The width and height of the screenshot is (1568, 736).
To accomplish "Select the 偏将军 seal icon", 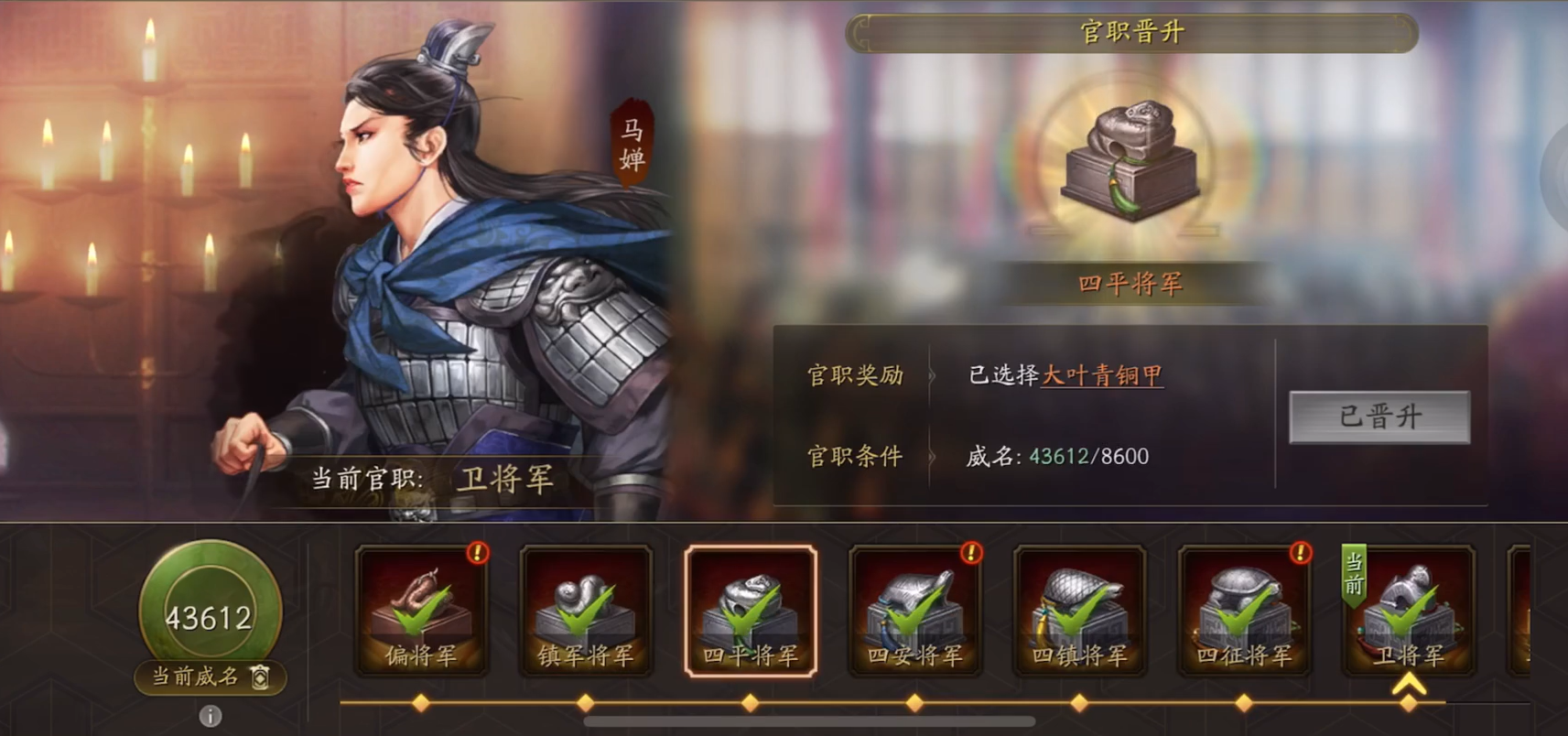I will coord(420,604).
